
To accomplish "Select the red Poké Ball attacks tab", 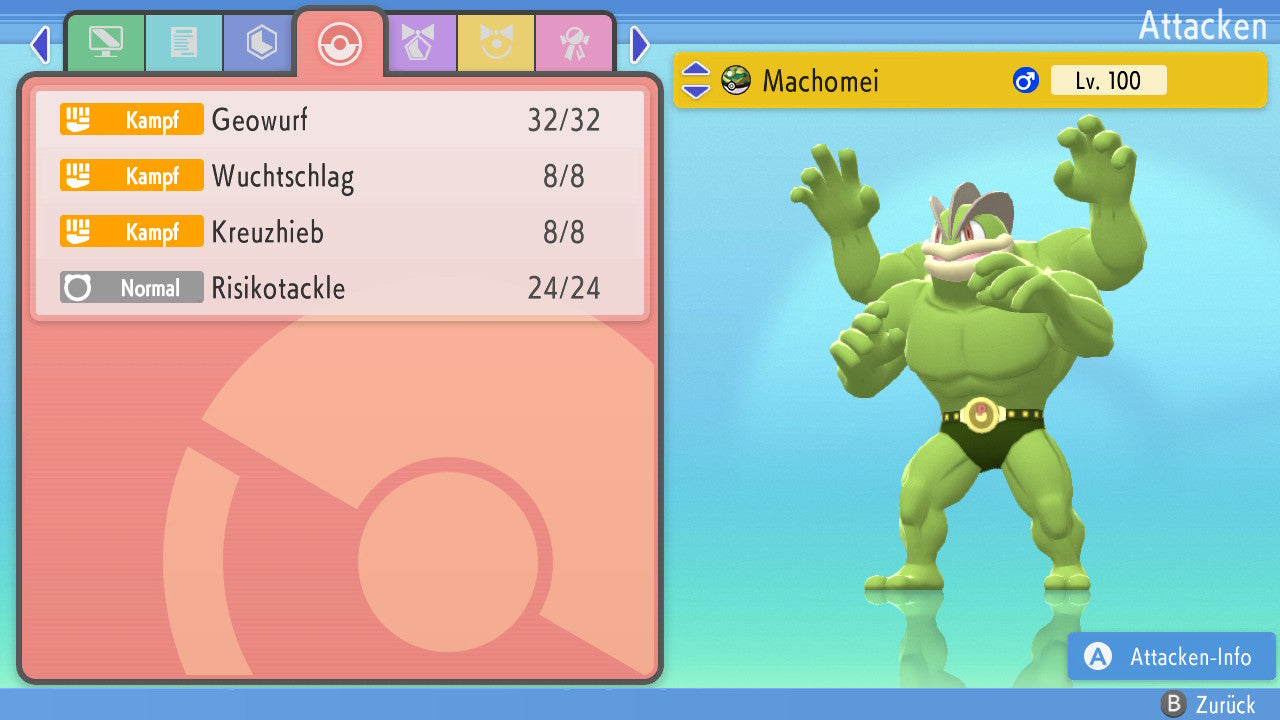I will 339,43.
